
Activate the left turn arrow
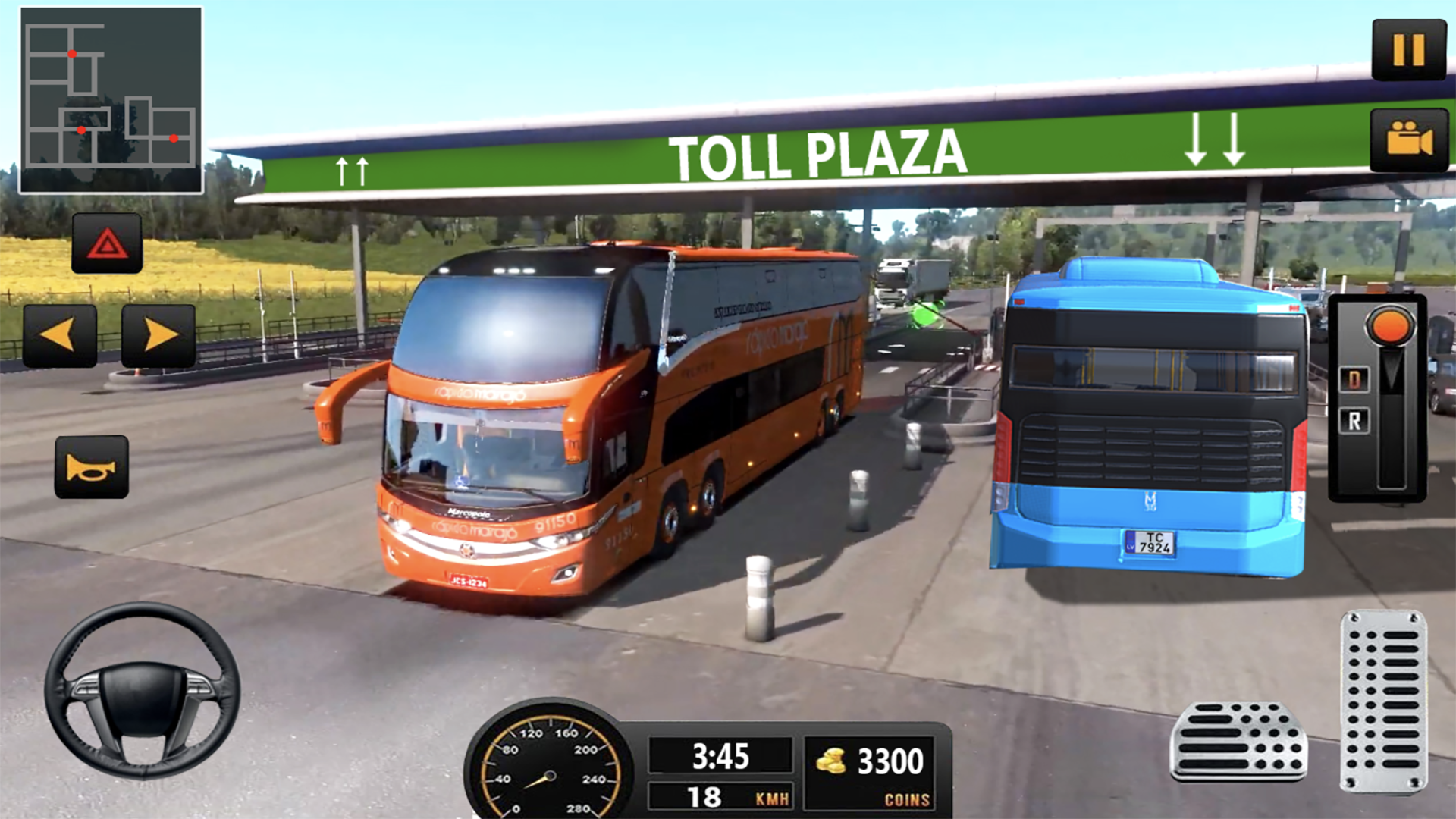point(60,335)
